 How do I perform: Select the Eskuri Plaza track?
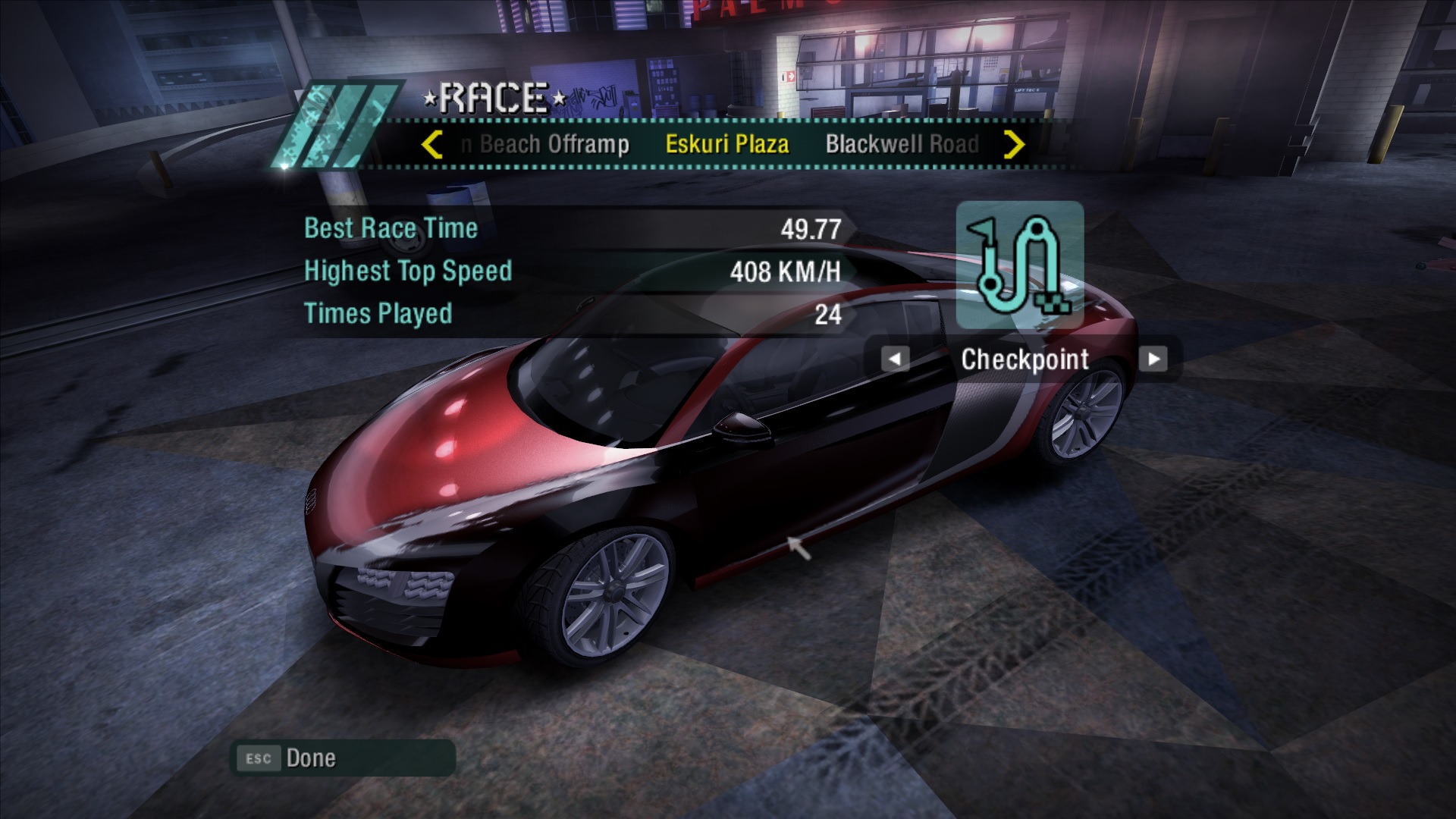(x=726, y=144)
